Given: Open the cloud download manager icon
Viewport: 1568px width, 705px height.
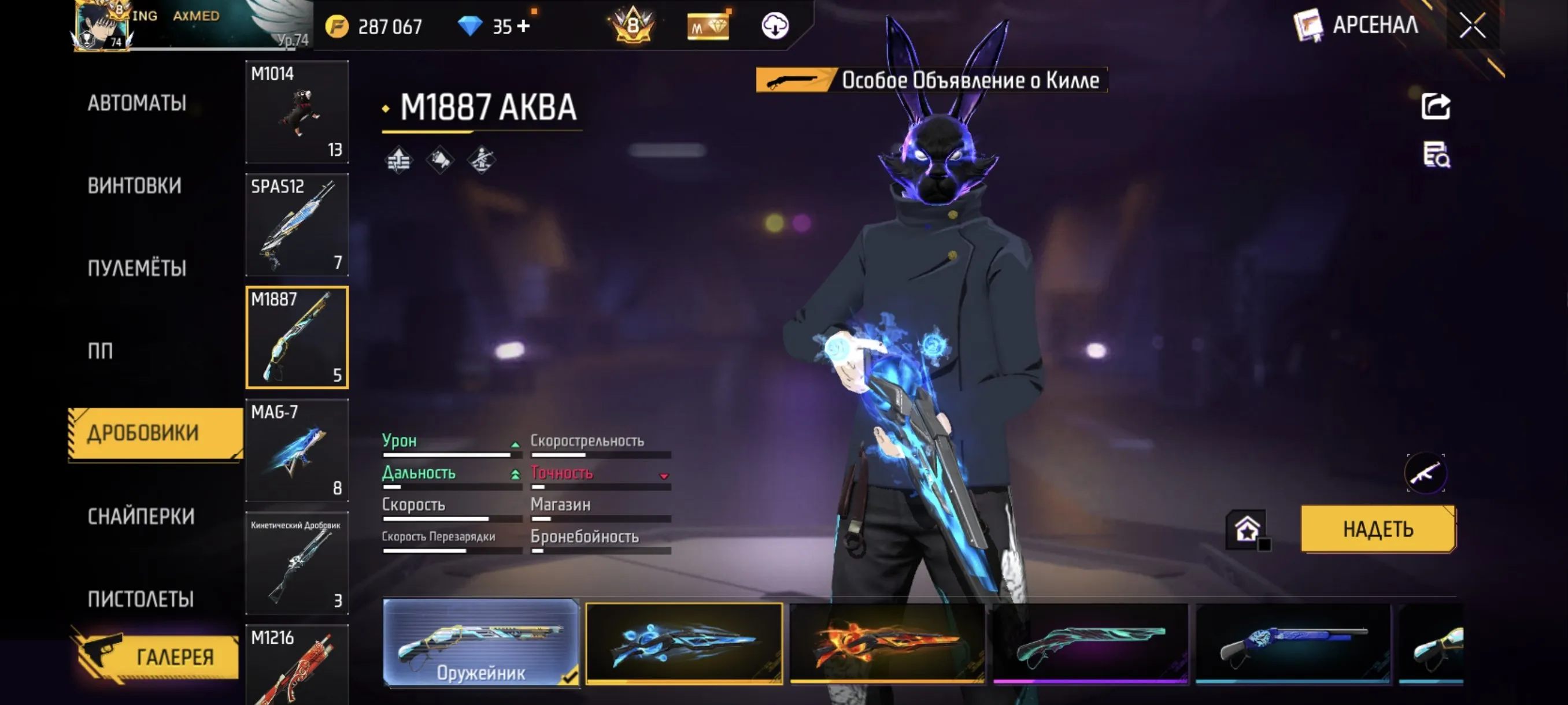Looking at the screenshot, I should click(x=774, y=25).
